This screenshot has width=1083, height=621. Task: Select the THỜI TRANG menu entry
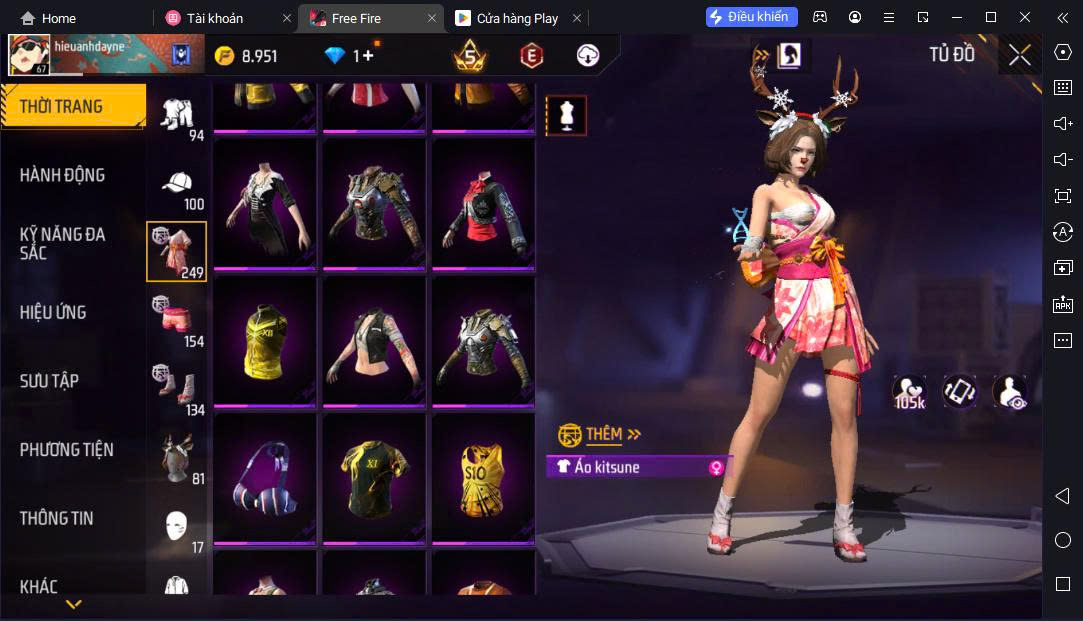(62, 106)
